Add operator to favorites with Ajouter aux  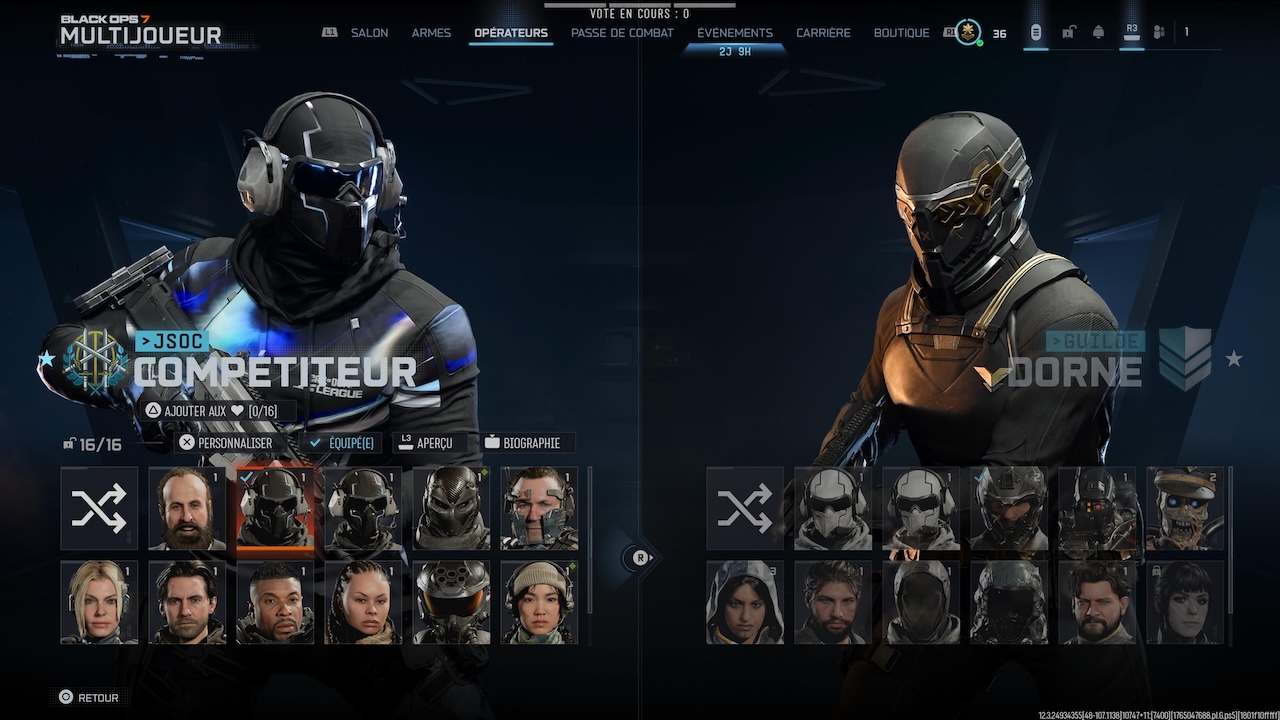[x=210, y=411]
